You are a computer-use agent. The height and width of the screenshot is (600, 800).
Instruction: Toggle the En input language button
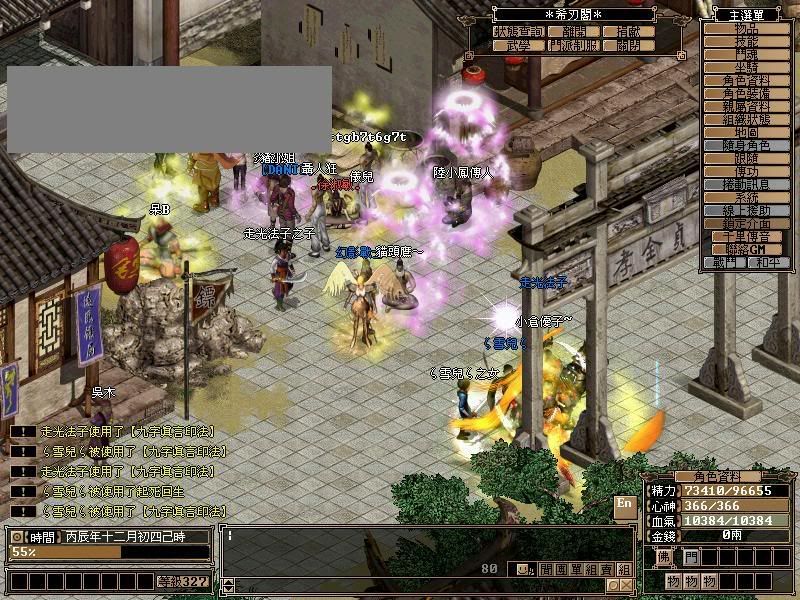[x=624, y=504]
